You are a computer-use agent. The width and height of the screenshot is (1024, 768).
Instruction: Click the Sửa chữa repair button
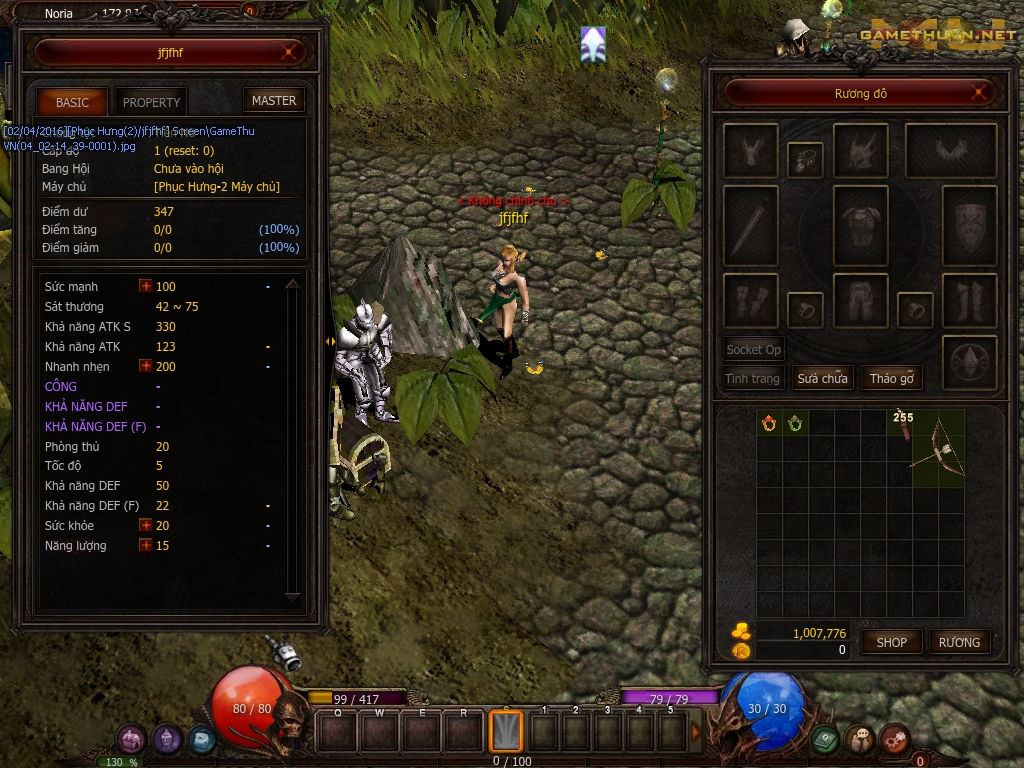coord(822,379)
